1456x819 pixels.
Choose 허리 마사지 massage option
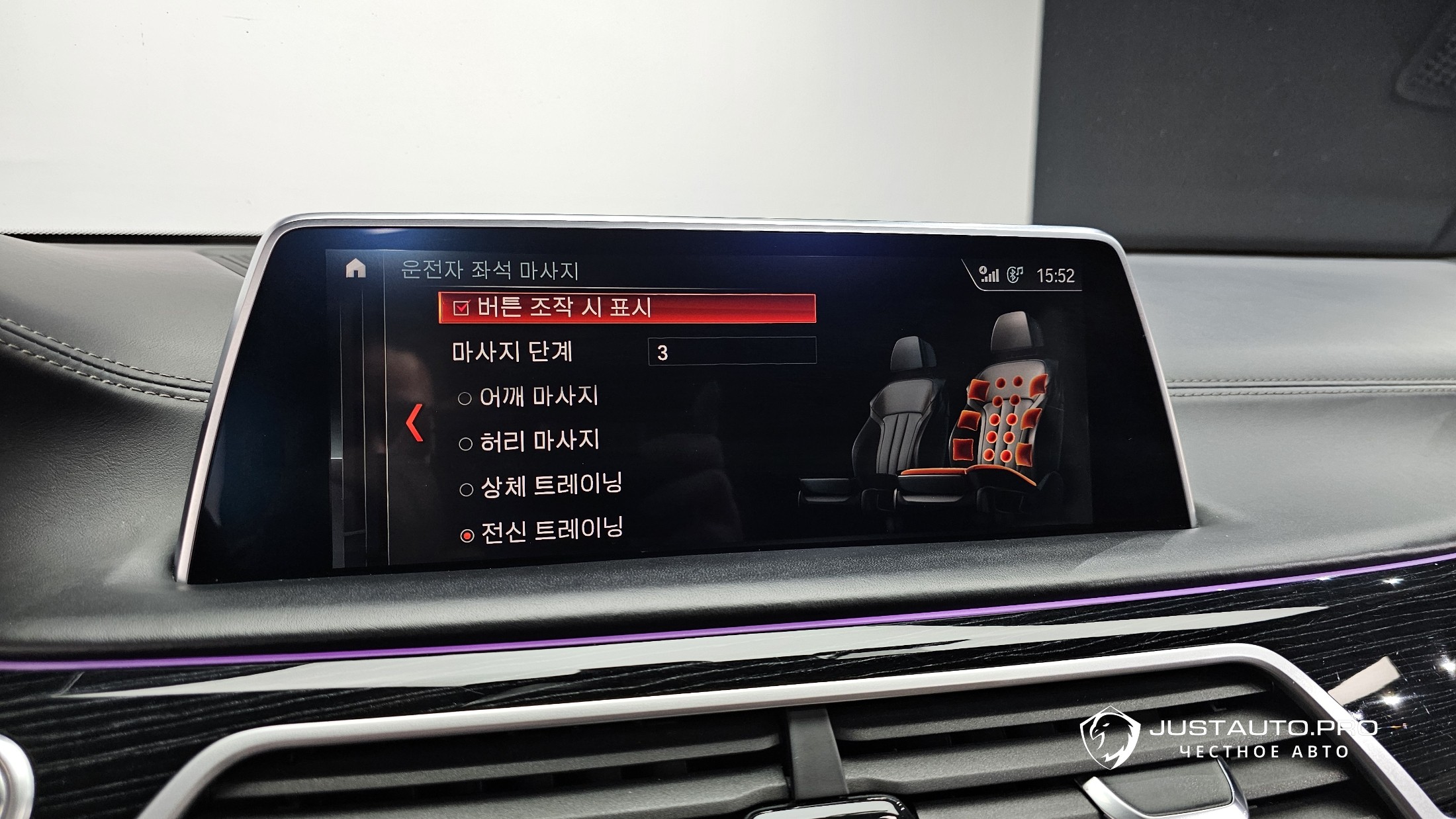click(x=466, y=443)
